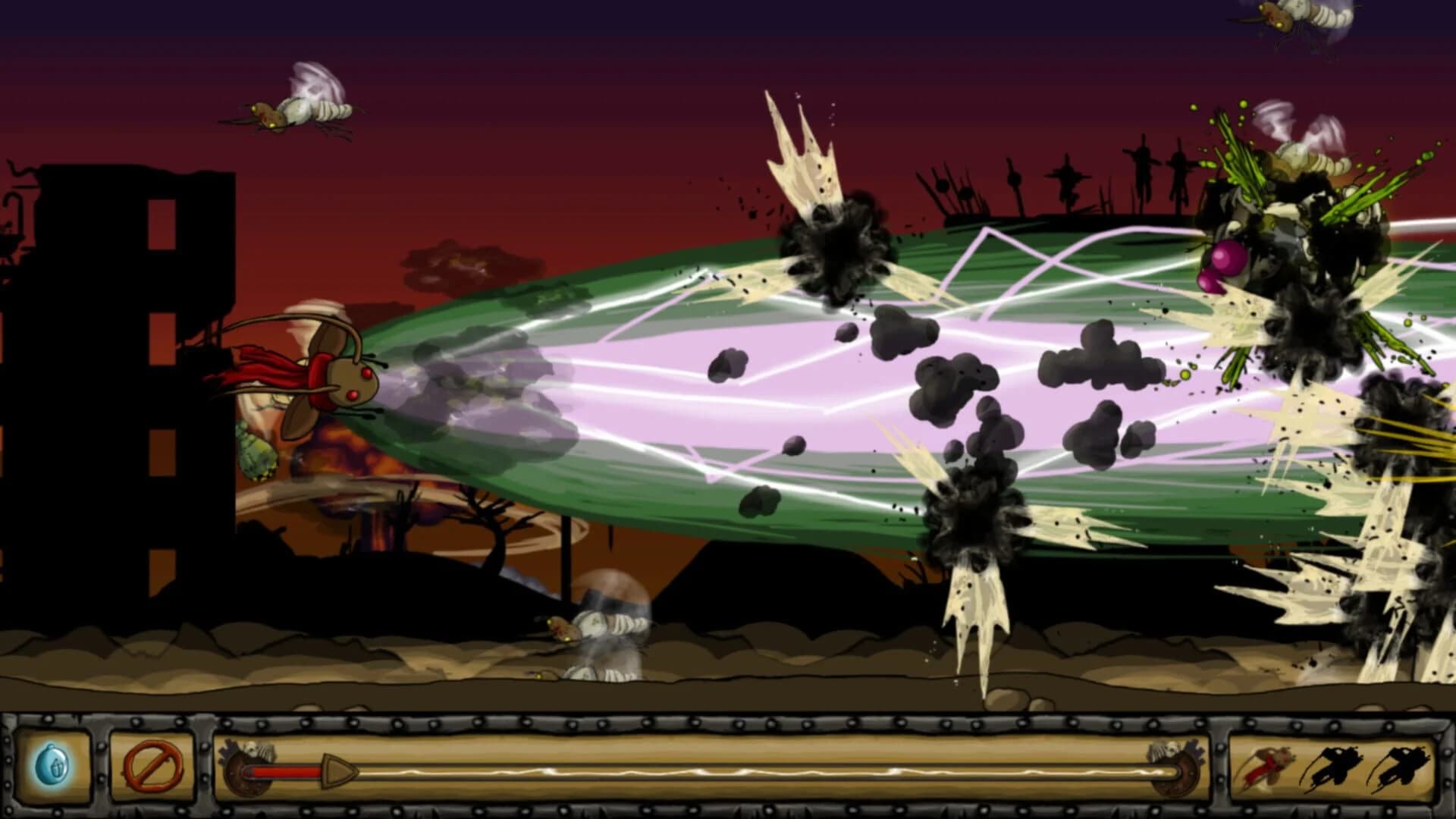
Task: Click the red prohibition symbol slot
Action: coord(152,764)
